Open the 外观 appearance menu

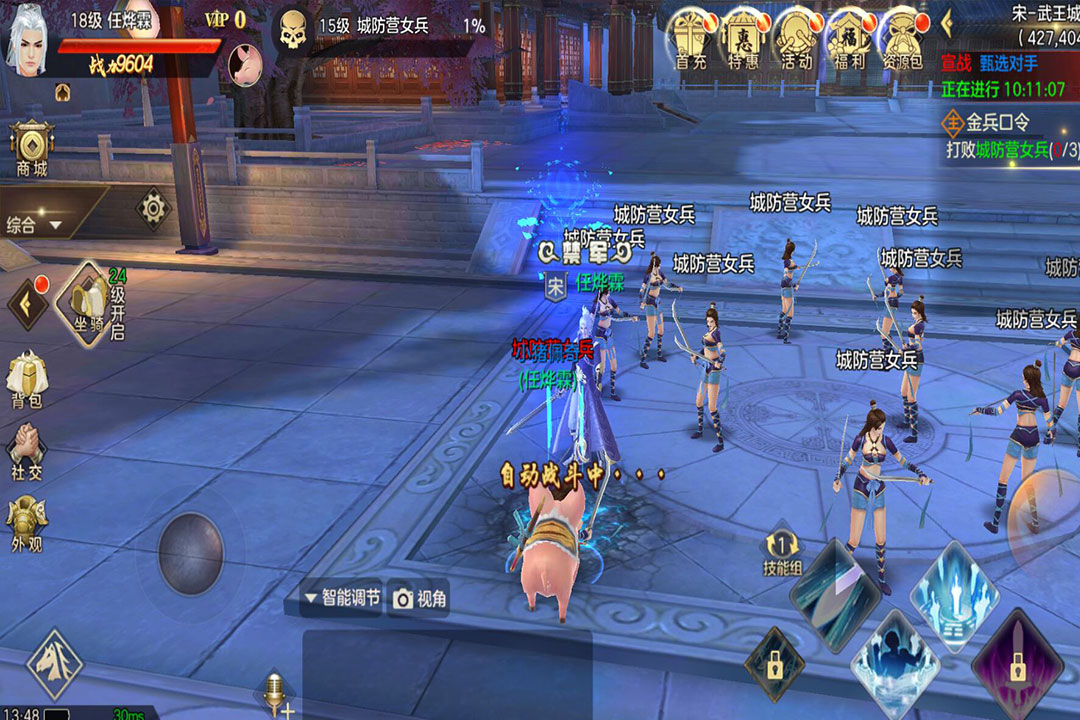(27, 525)
